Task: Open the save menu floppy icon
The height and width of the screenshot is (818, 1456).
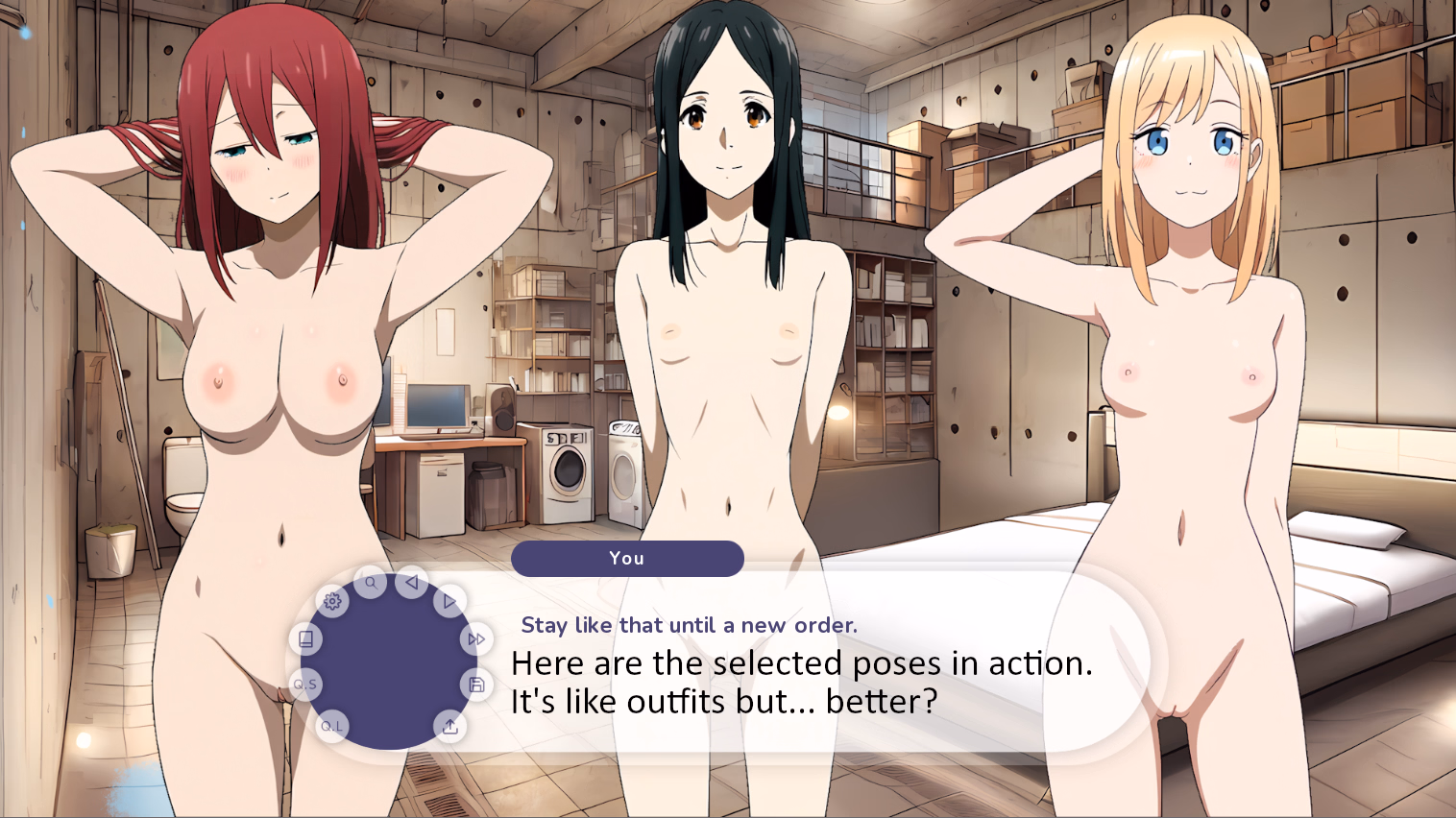Action: point(476,685)
